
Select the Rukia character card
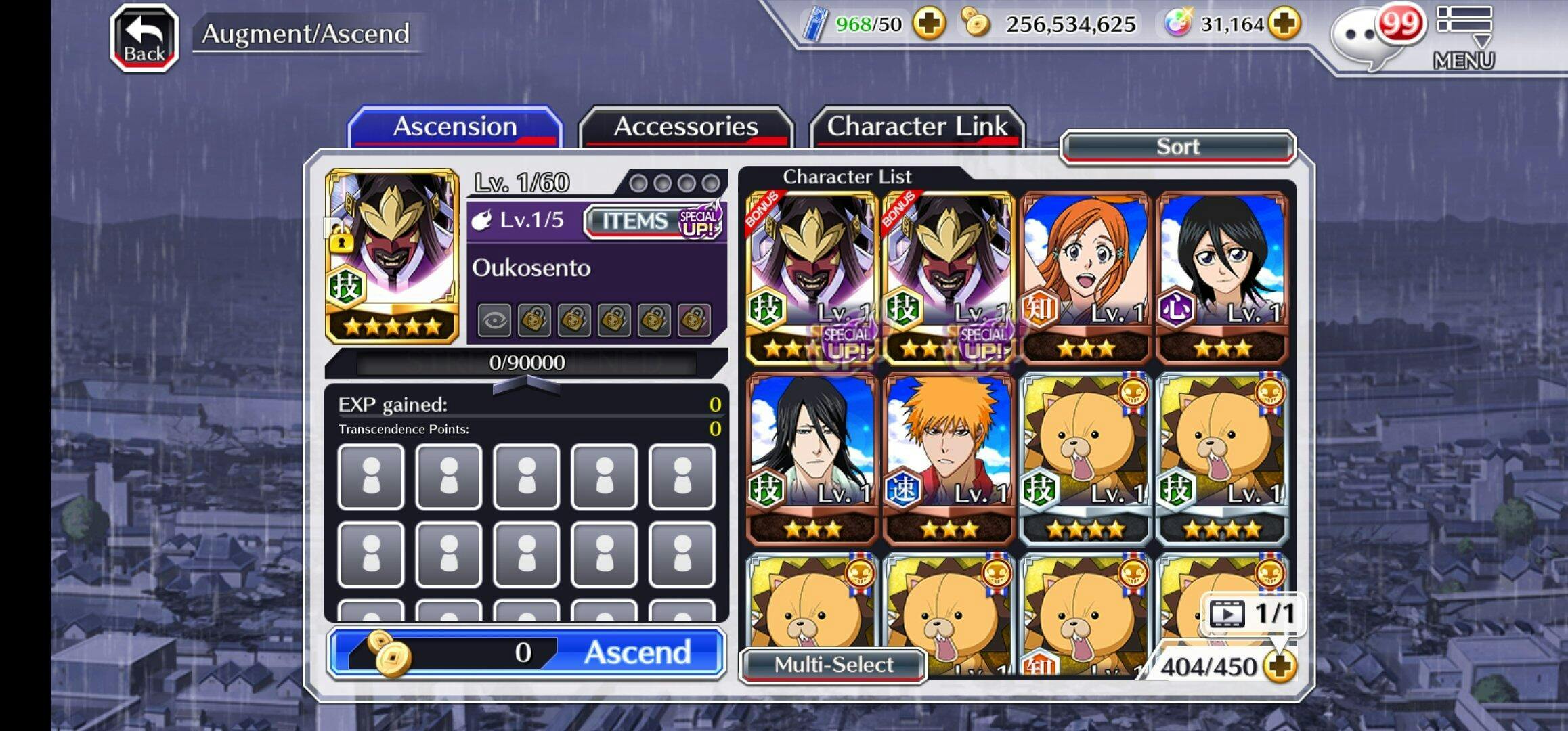(1222, 278)
